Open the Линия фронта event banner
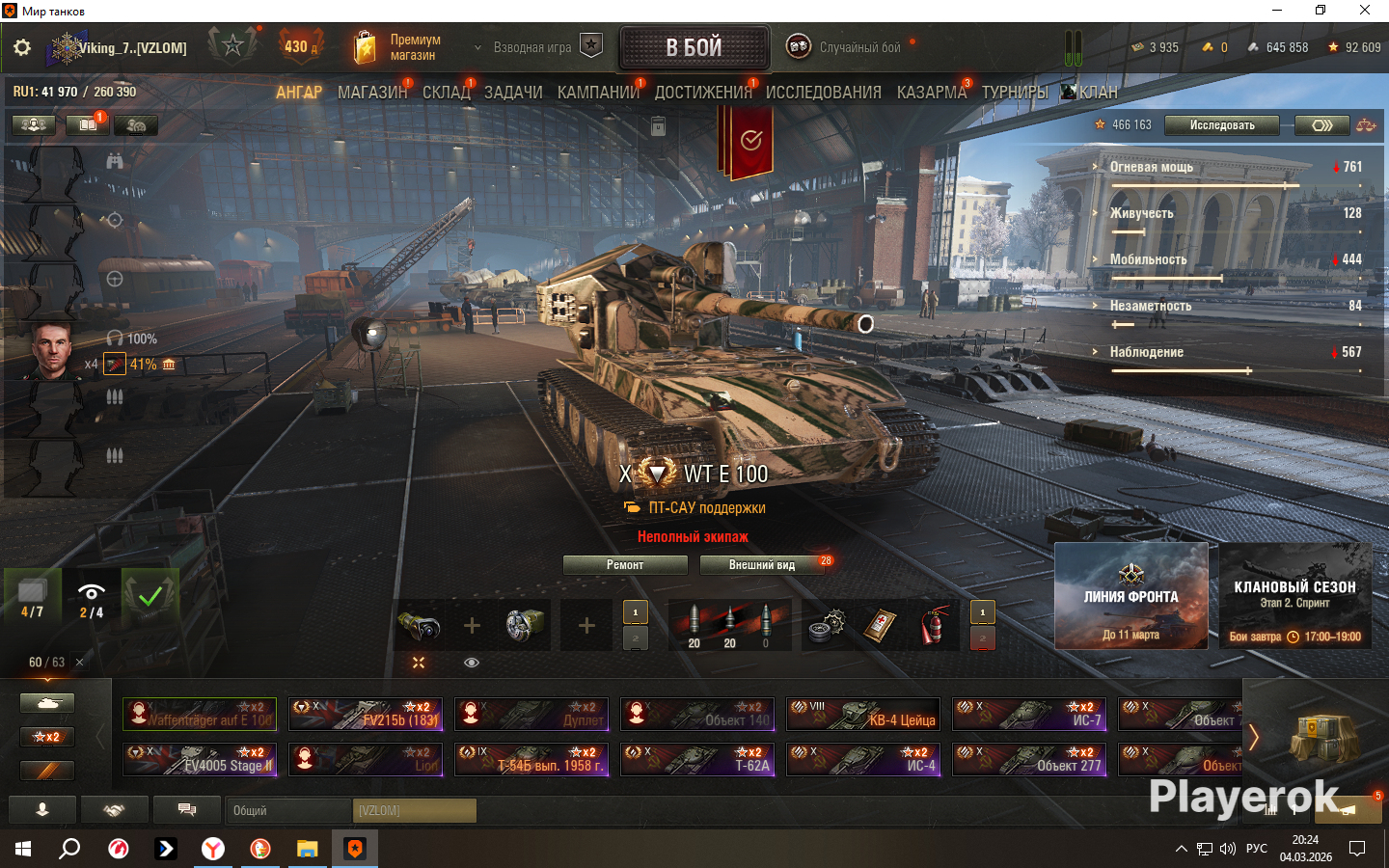This screenshot has height=868, width=1389. [1130, 595]
